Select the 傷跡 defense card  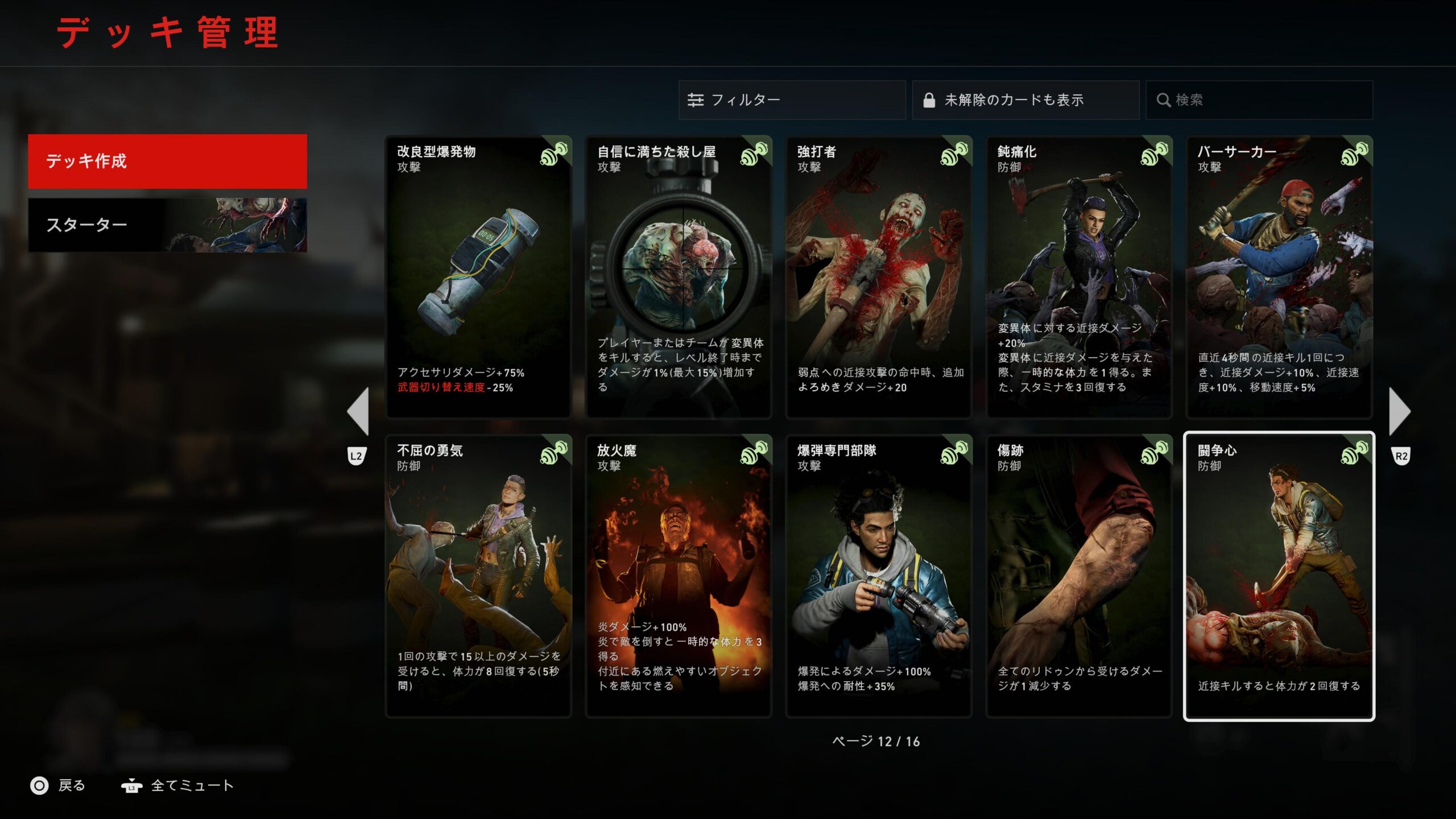pyautogui.click(x=1079, y=576)
